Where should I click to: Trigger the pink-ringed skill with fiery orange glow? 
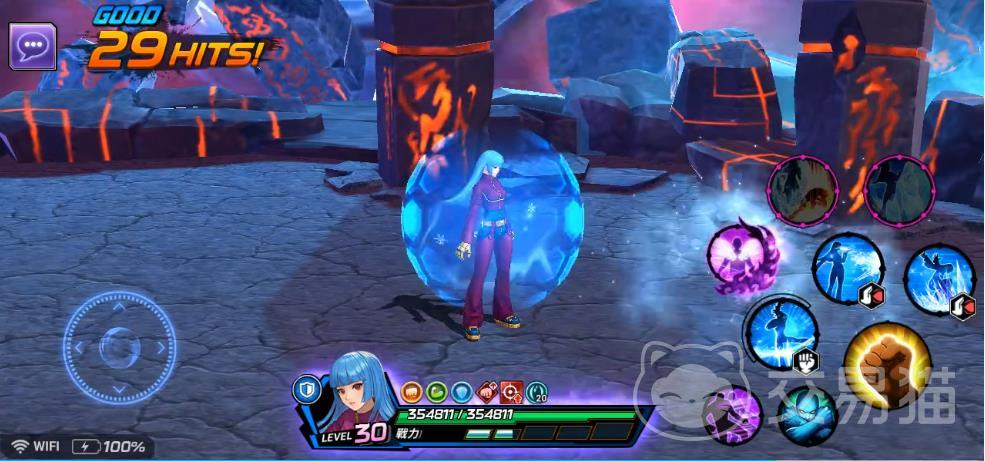pos(803,192)
